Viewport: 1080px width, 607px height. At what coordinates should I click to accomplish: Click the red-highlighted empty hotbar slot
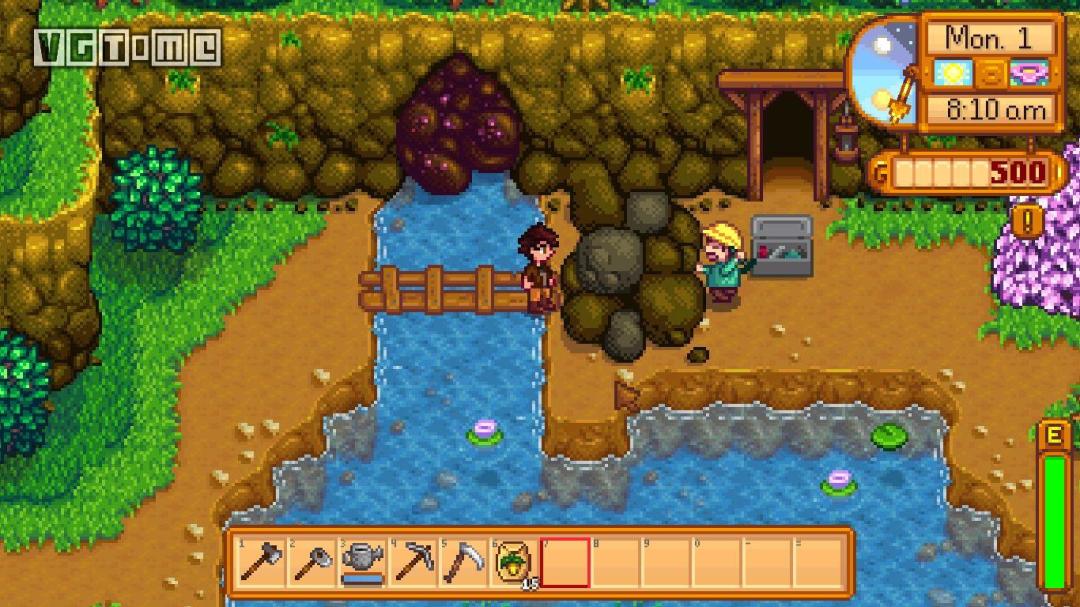tap(565, 563)
